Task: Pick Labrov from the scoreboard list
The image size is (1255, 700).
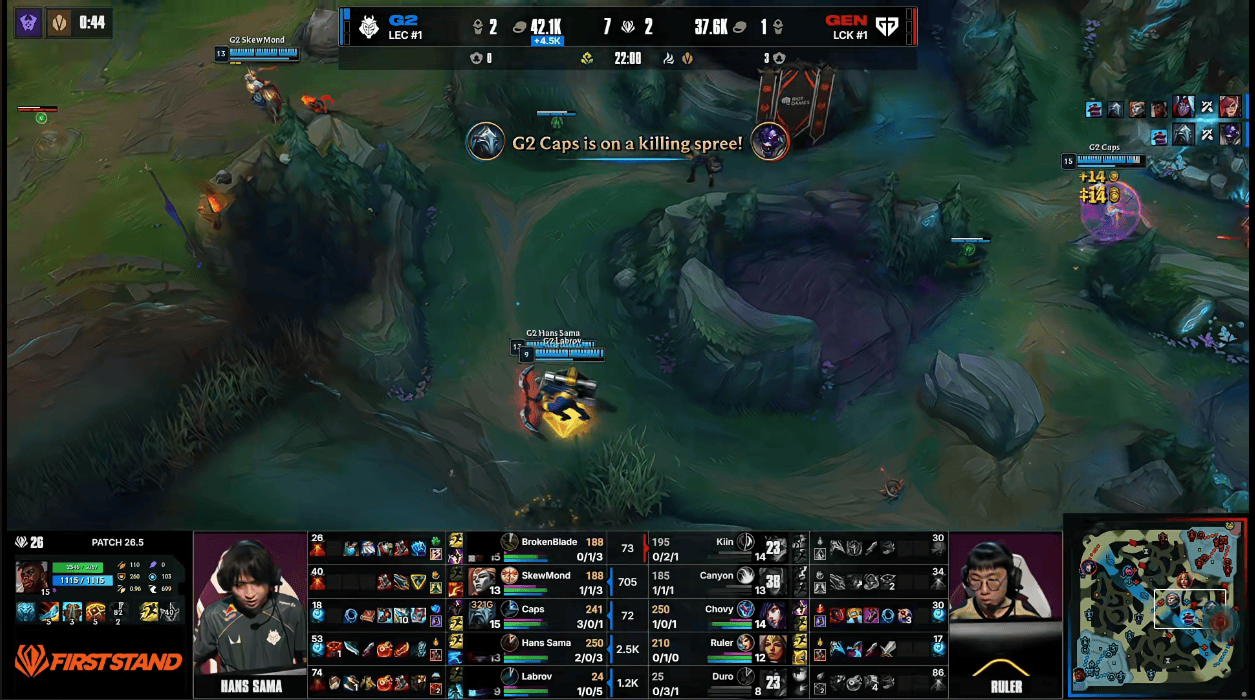Action: (538, 676)
